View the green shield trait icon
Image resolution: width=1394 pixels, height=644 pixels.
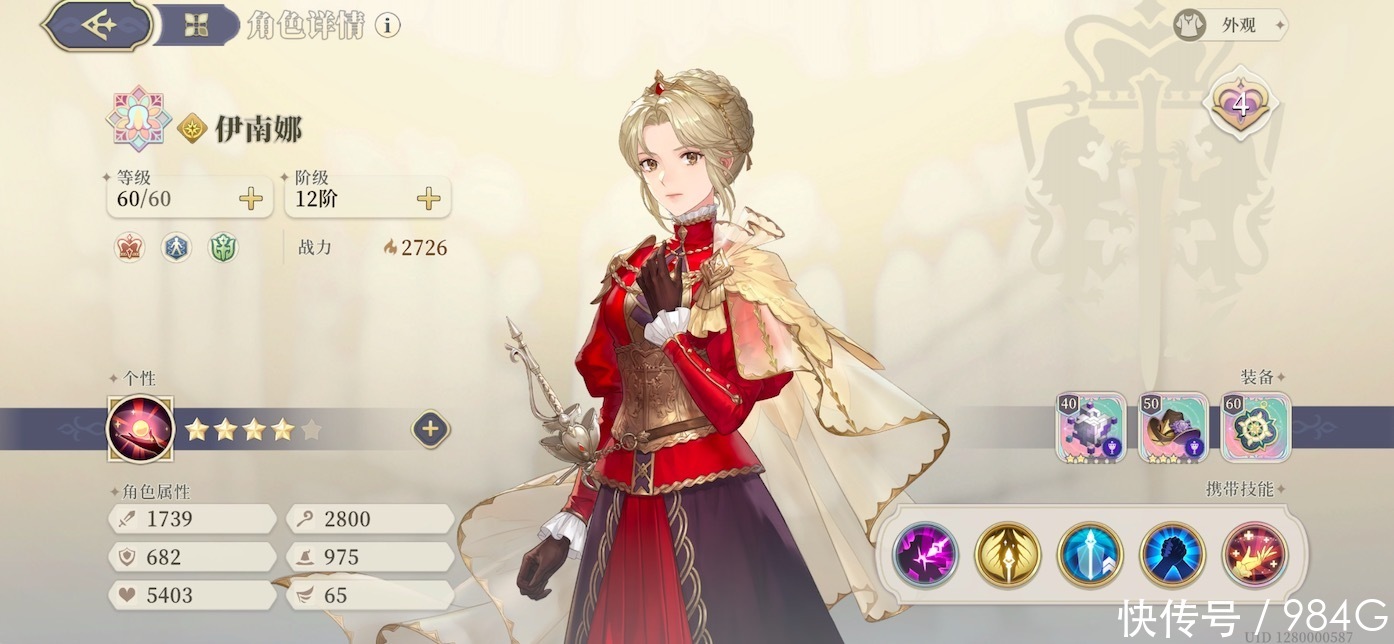[x=223, y=247]
